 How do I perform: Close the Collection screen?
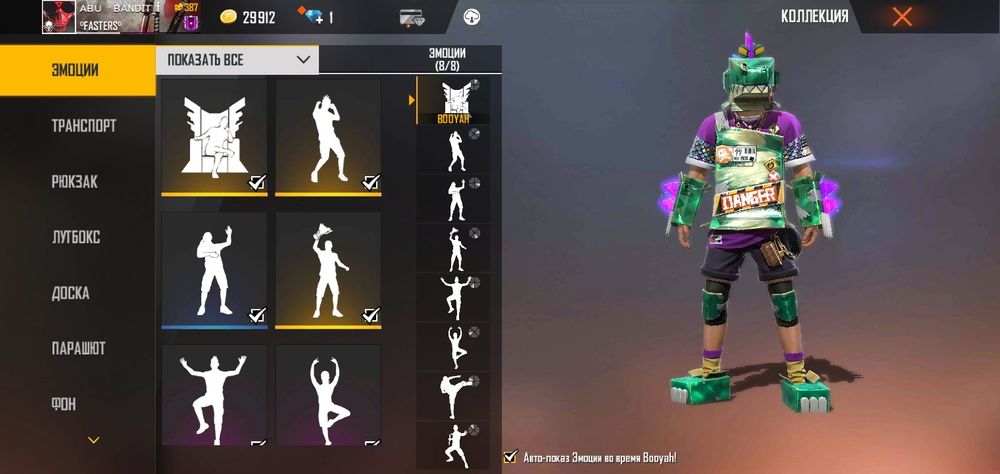click(902, 17)
